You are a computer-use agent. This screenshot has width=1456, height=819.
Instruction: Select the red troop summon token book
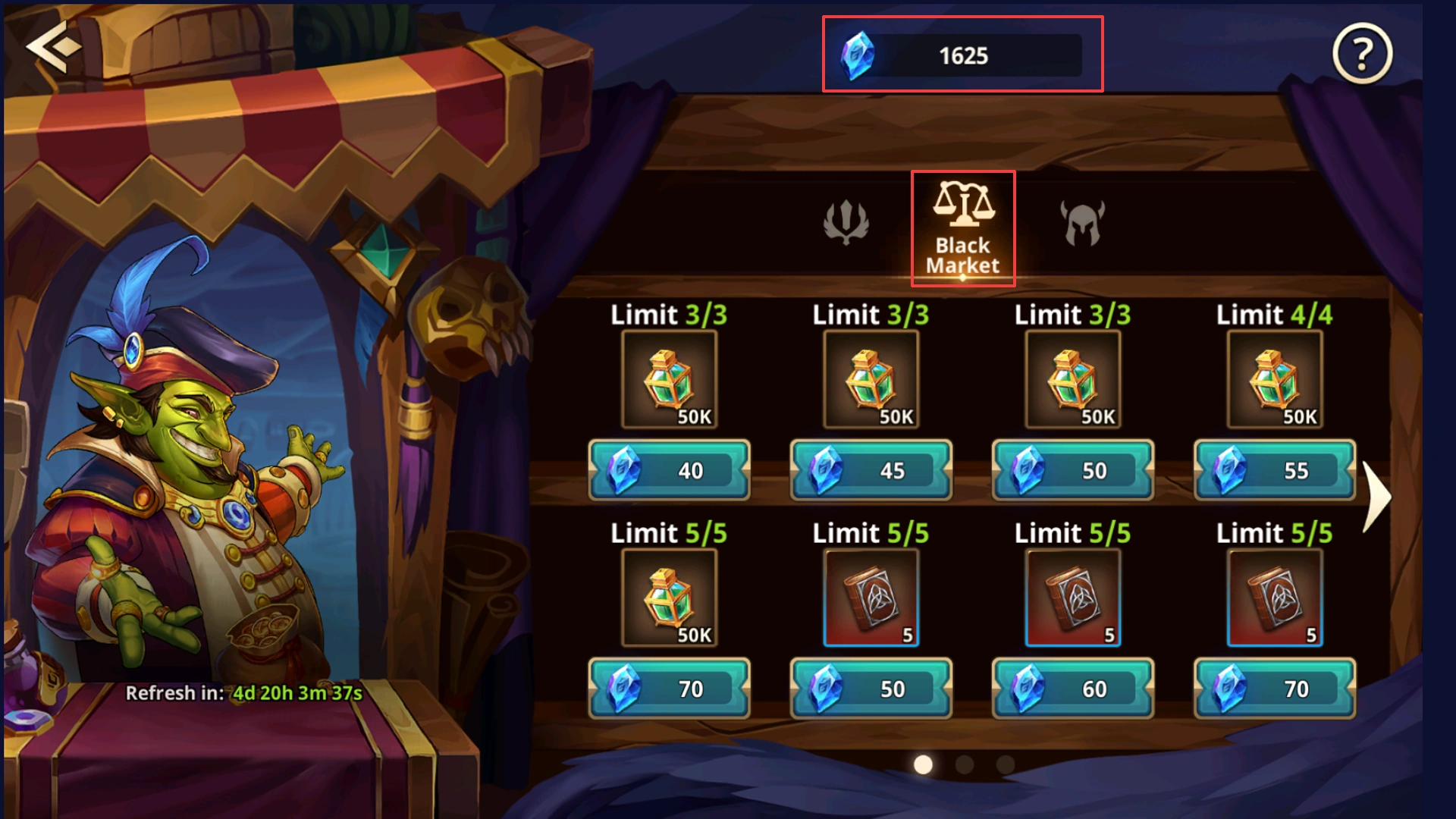coord(871,598)
